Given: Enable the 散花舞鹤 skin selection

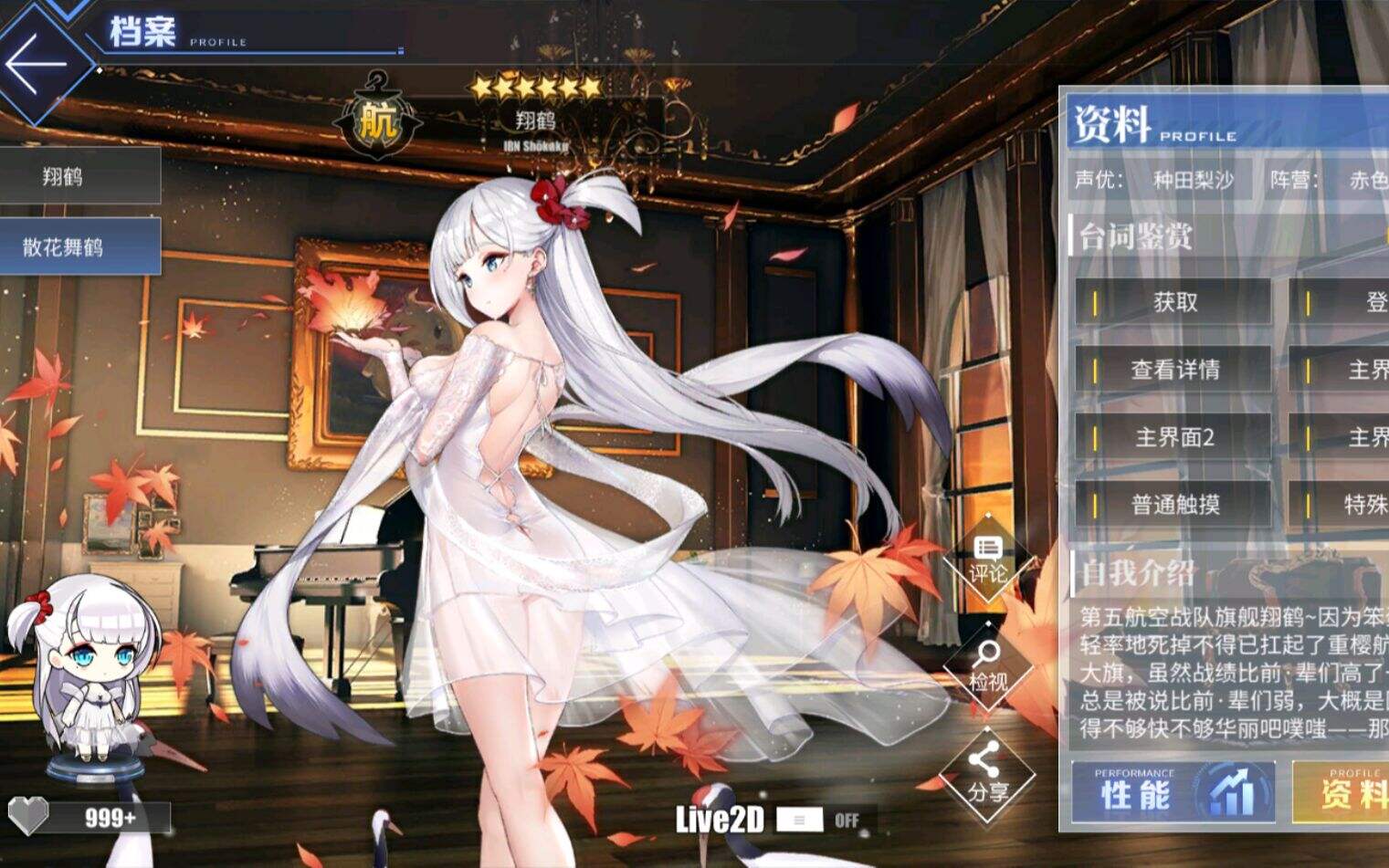Looking at the screenshot, I should [x=80, y=245].
